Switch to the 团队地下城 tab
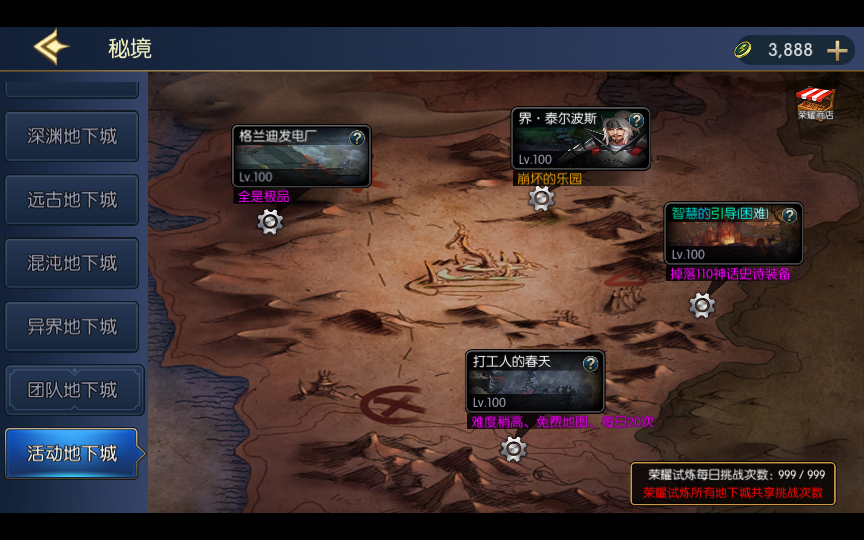Screen dimensions: 864x540 pos(72,390)
